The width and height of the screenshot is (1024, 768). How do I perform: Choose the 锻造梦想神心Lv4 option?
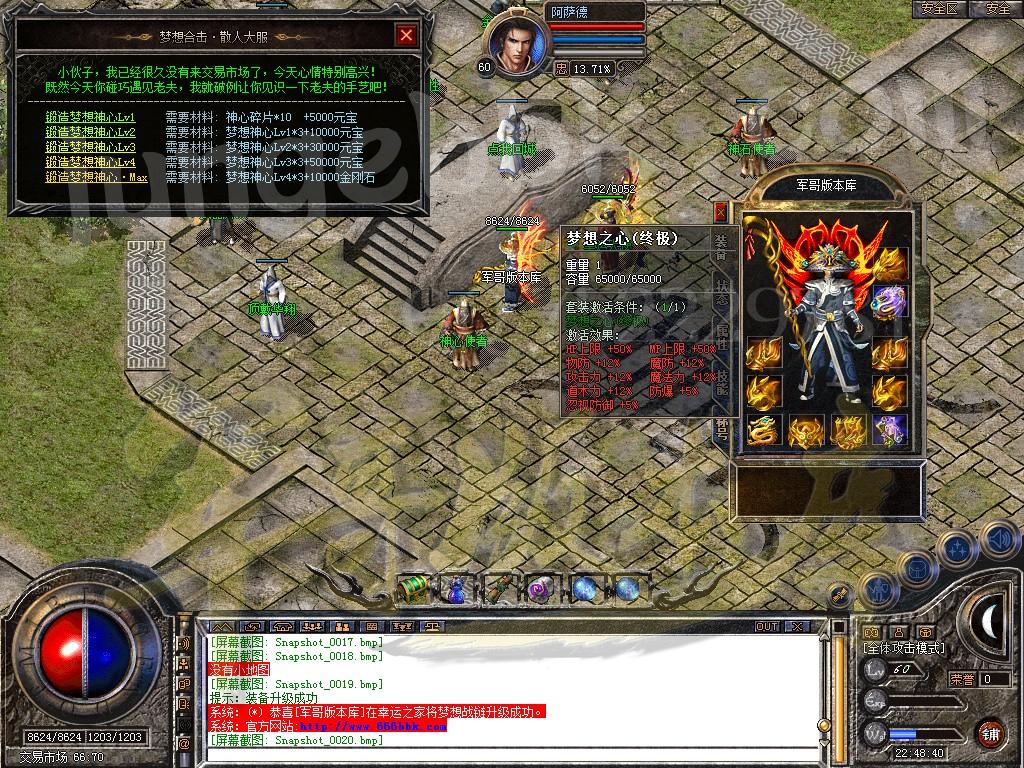click(90, 162)
